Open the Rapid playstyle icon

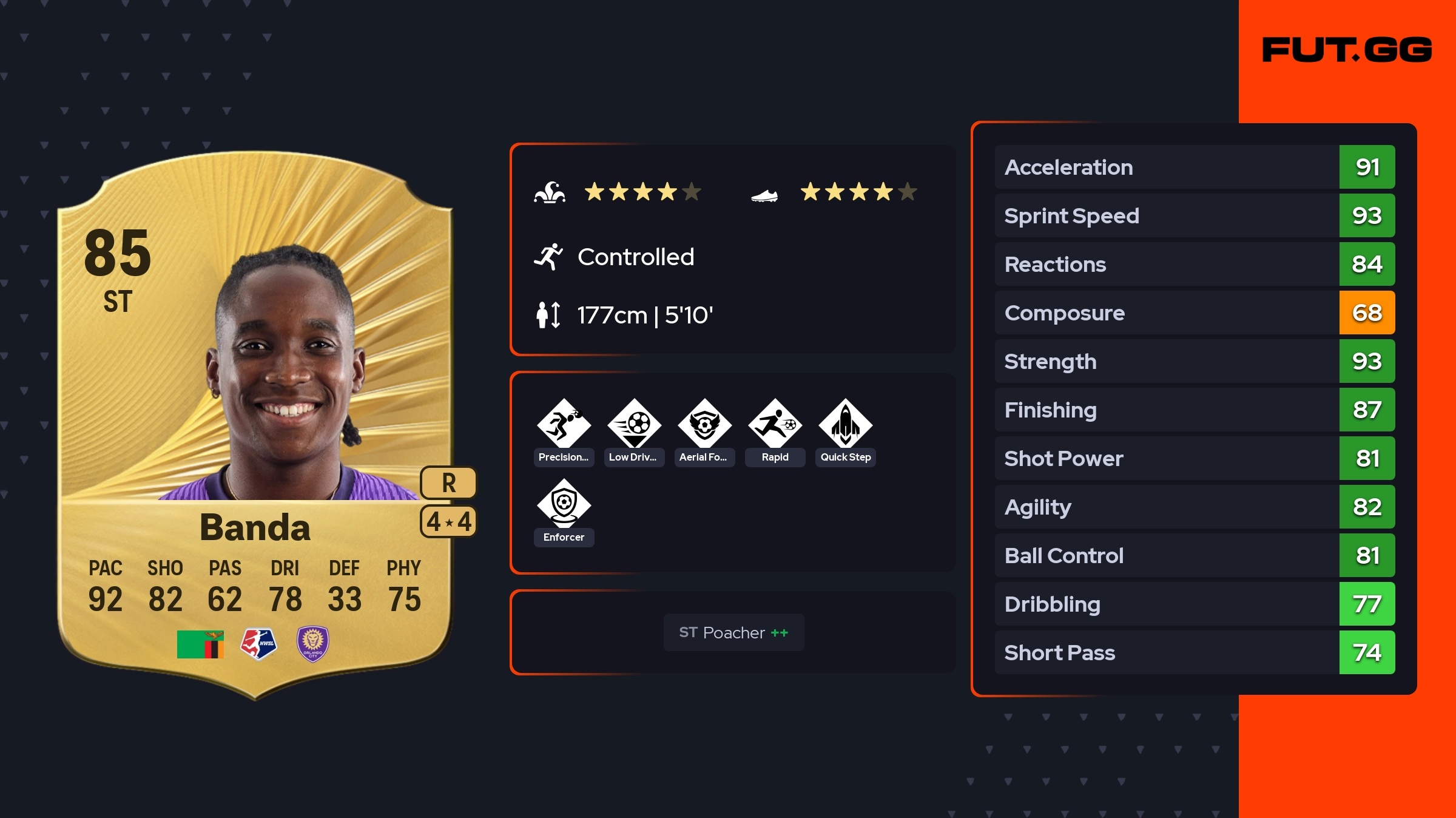coord(775,424)
